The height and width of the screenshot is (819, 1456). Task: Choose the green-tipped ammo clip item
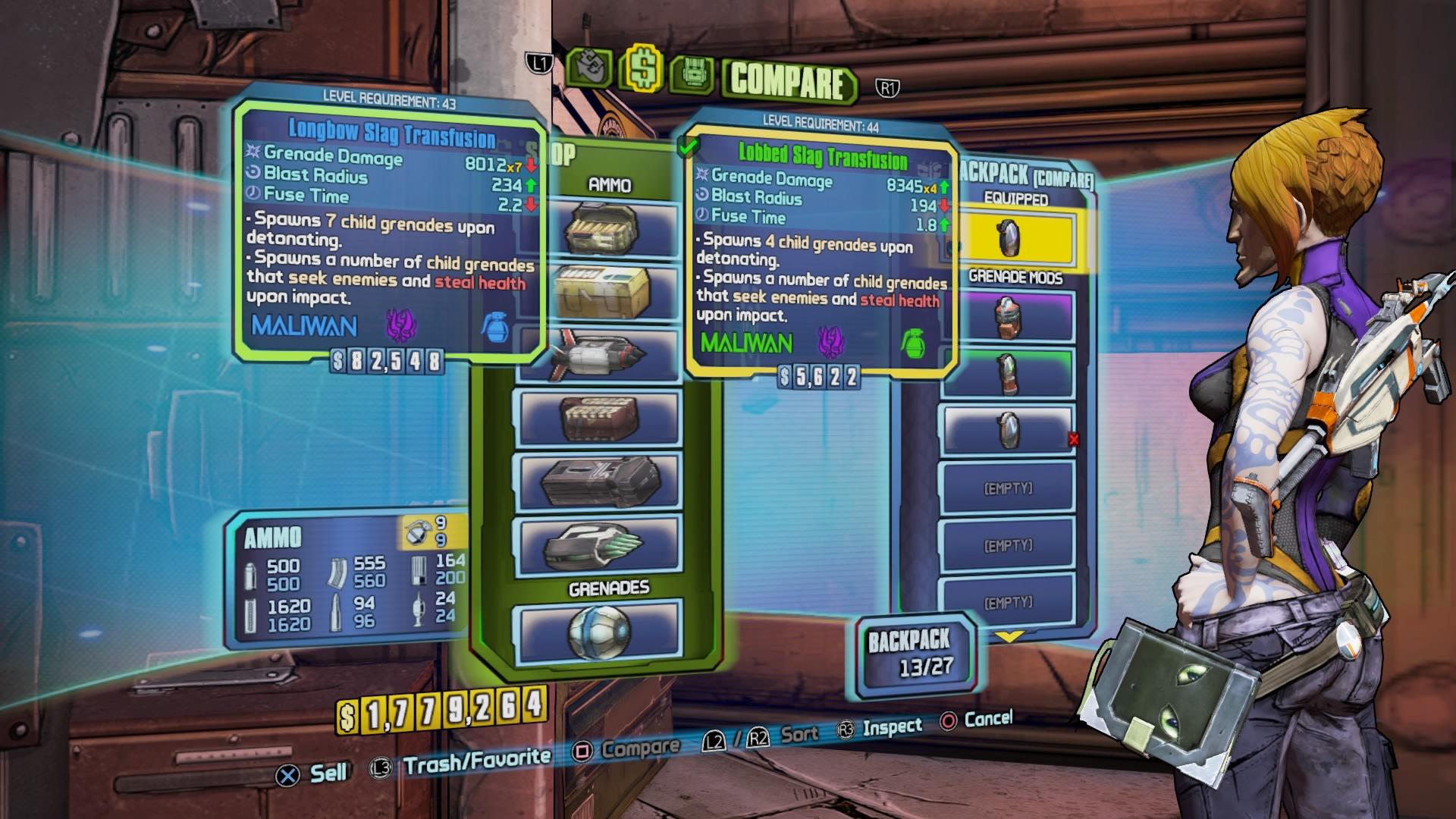point(601,545)
